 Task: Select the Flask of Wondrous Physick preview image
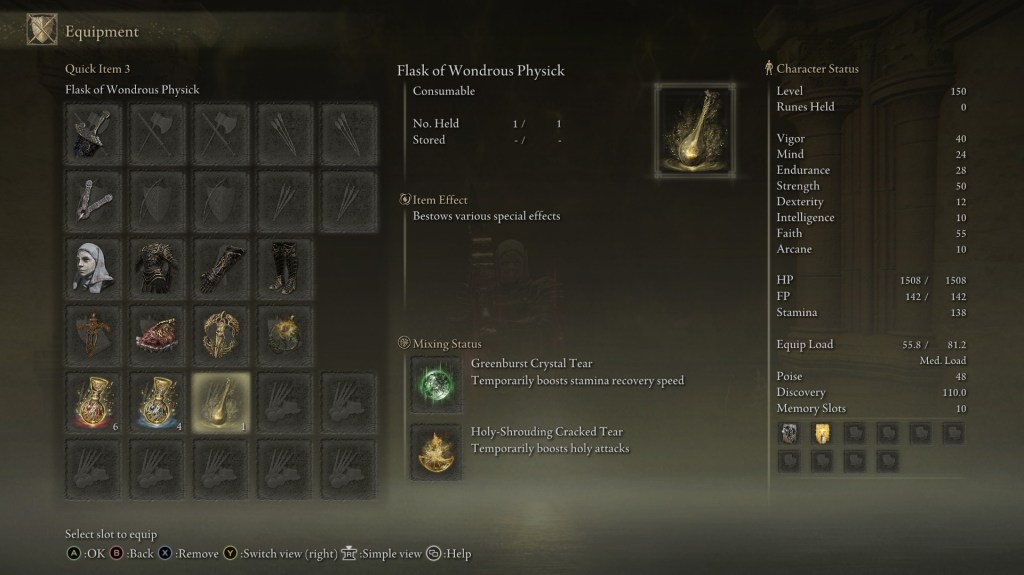point(695,131)
